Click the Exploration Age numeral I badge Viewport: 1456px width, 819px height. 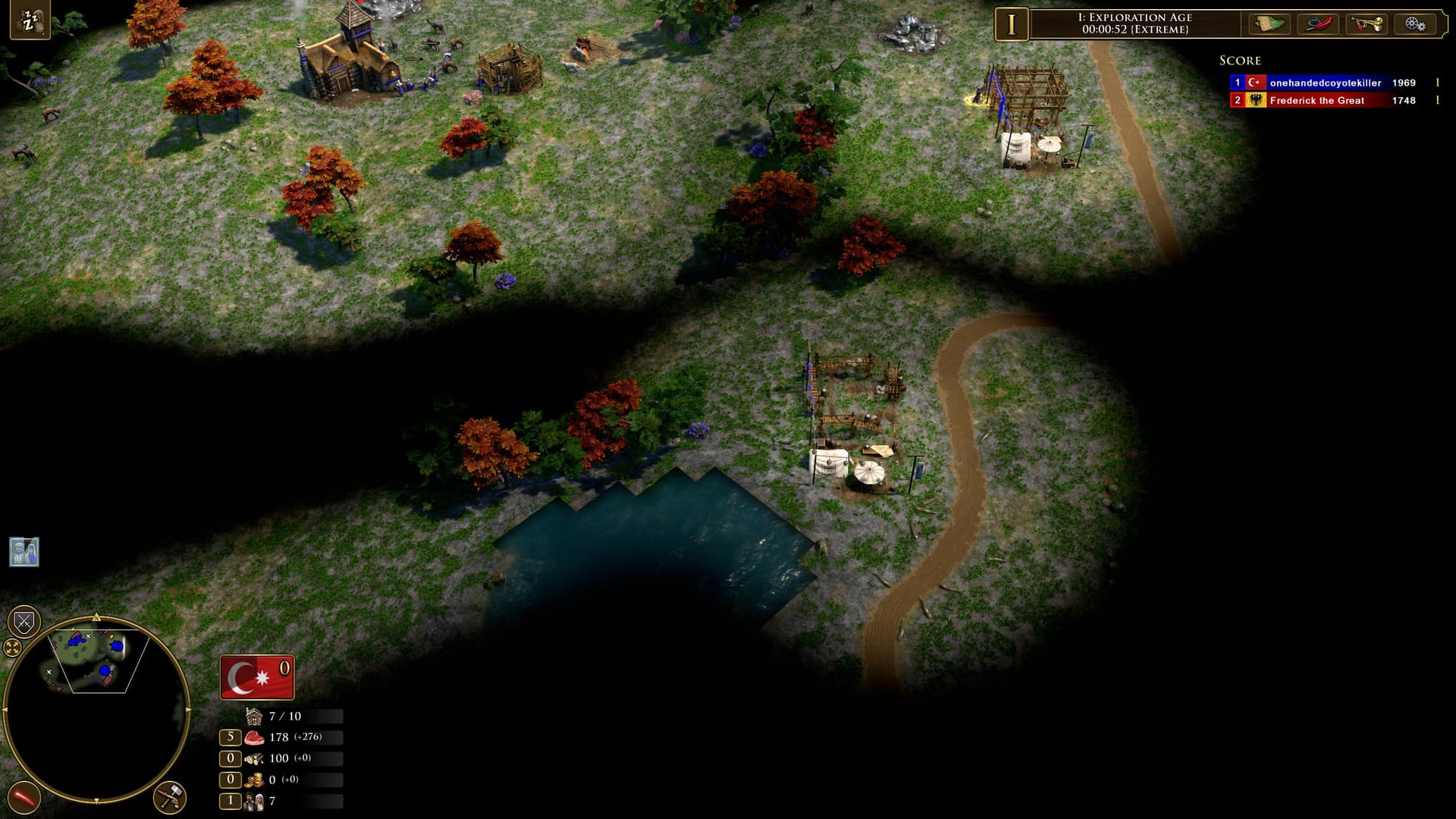tap(1011, 24)
